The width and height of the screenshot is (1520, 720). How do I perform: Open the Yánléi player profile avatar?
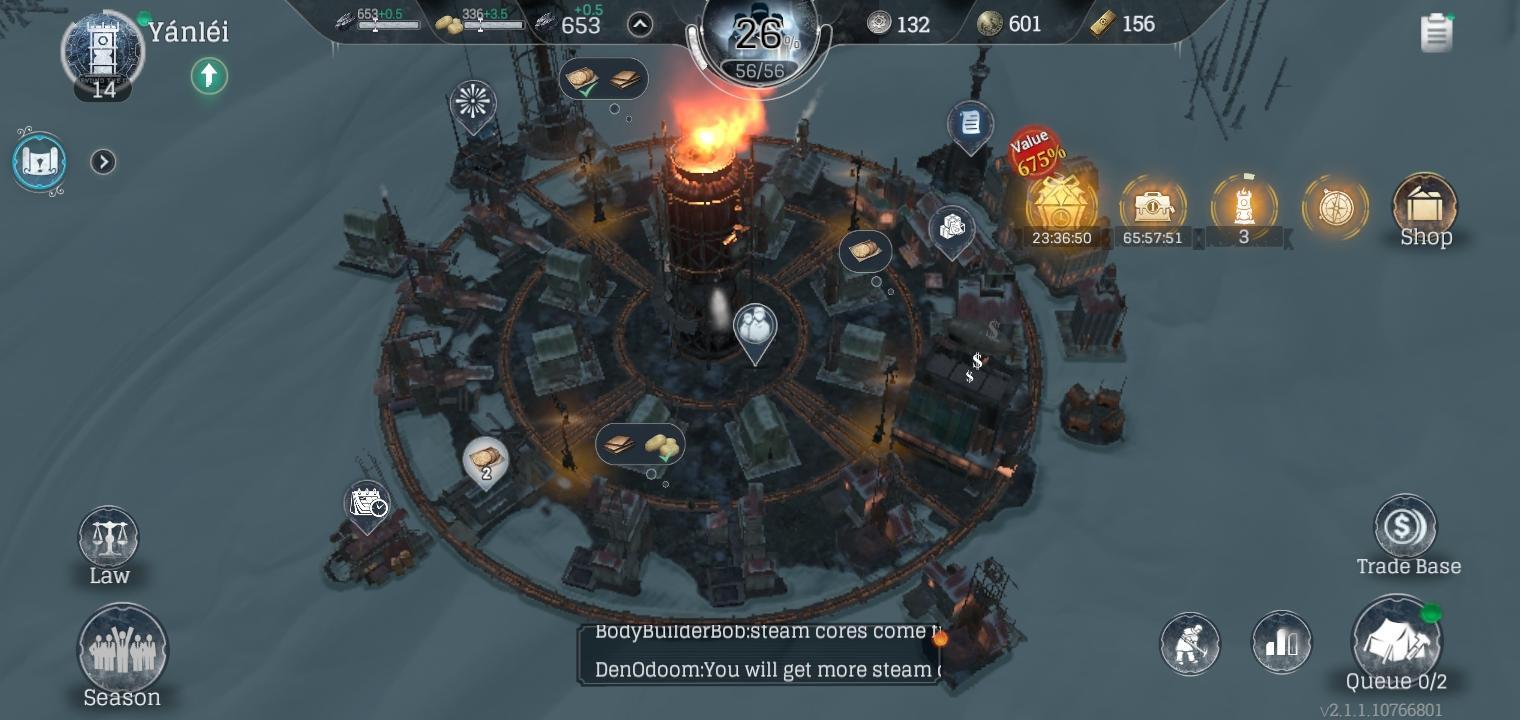(103, 52)
